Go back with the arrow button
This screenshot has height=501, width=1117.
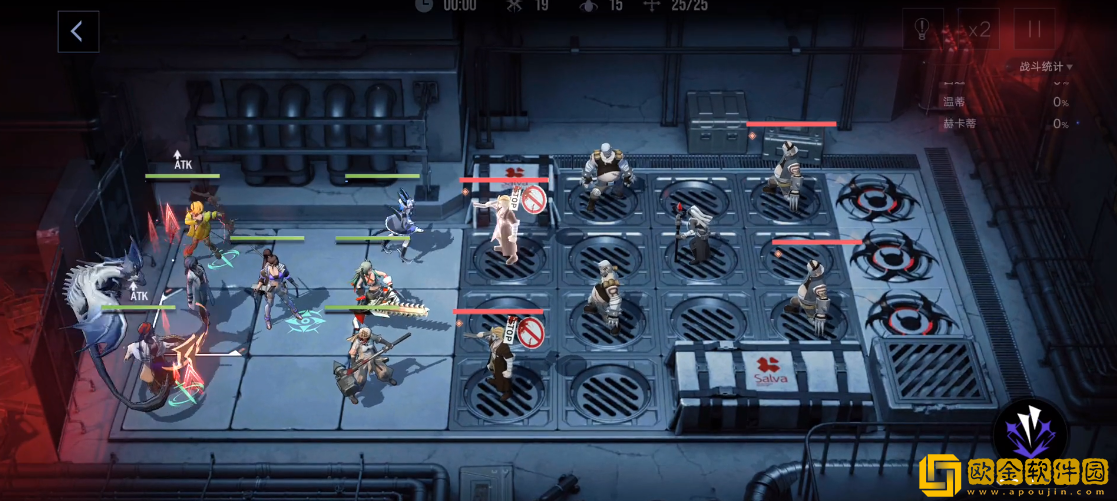tap(77, 32)
